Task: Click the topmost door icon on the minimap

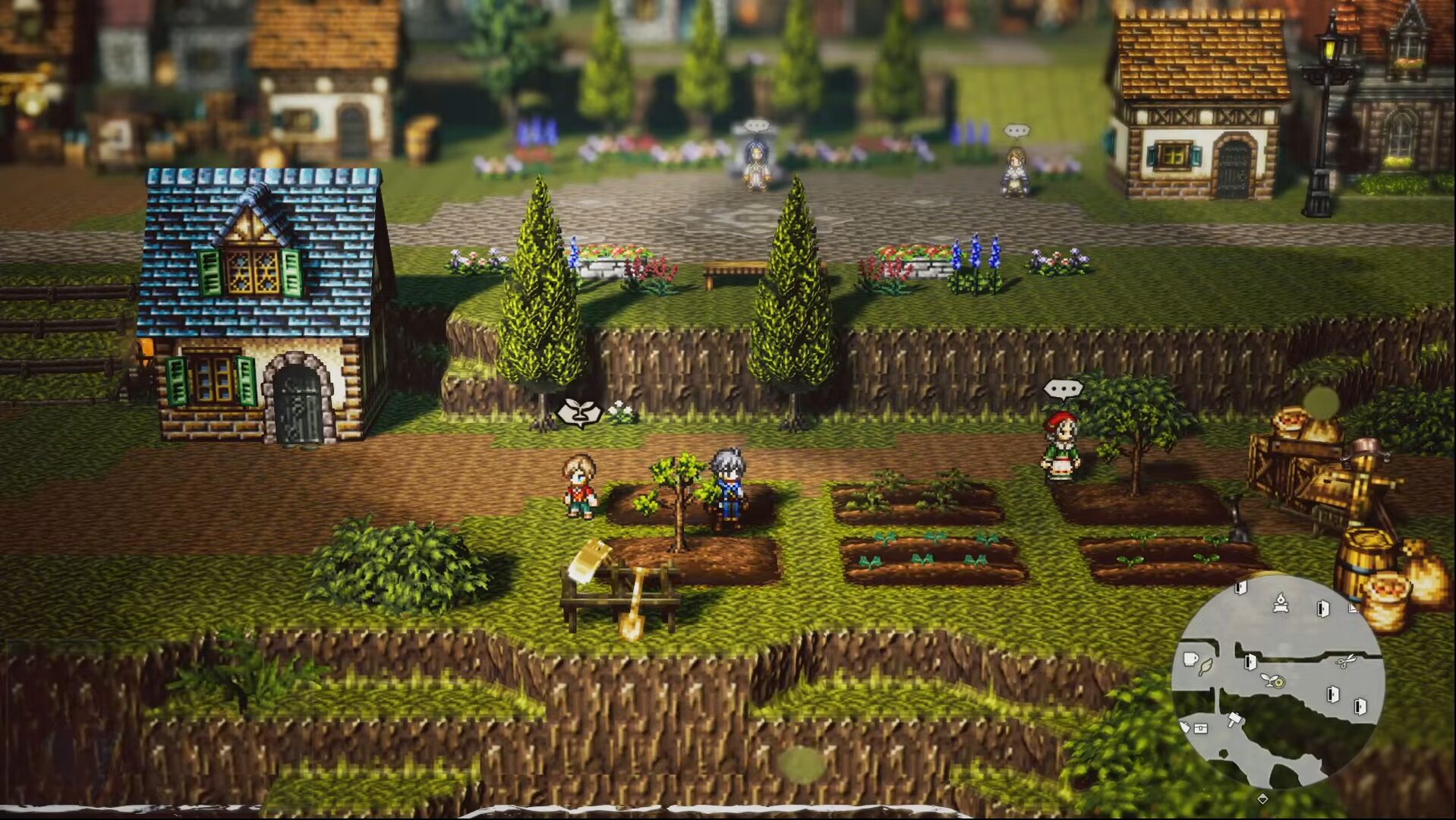Action: tap(1240, 586)
